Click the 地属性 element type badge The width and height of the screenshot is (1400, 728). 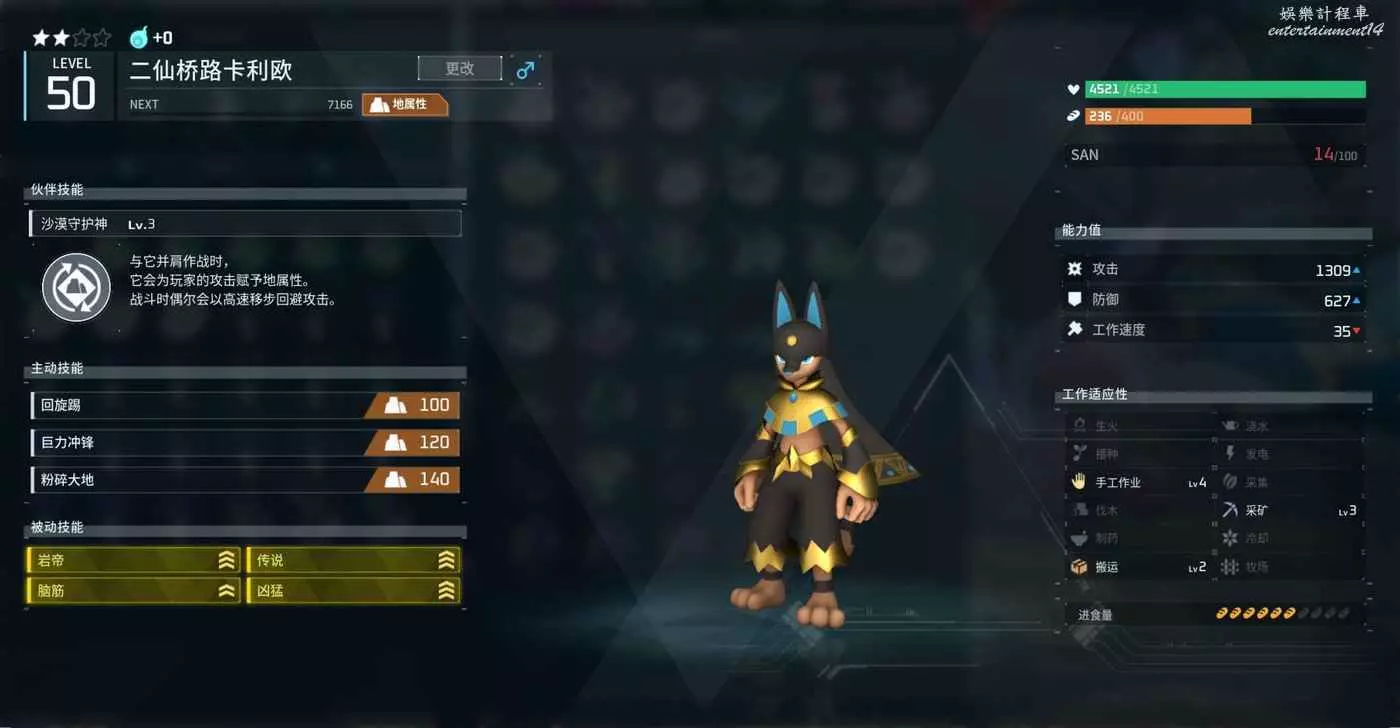[404, 104]
